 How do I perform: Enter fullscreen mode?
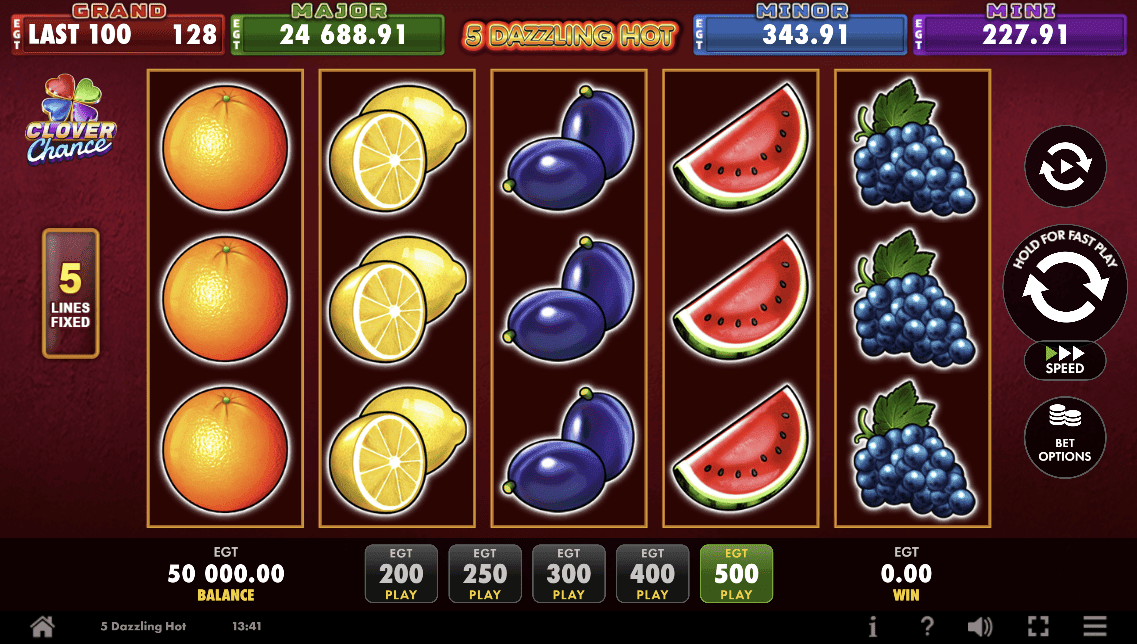pyautogui.click(x=1038, y=627)
